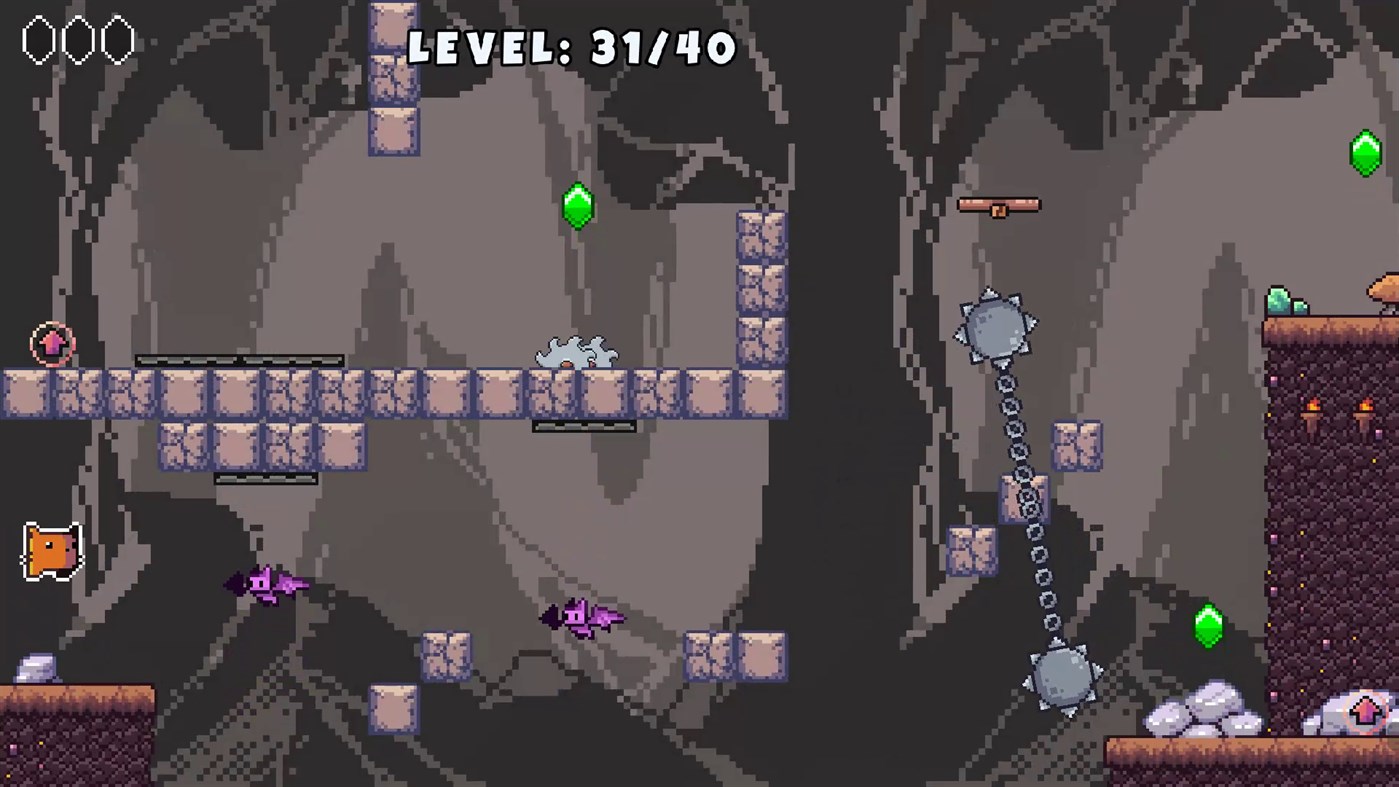Click the green gem in the top-right corner
This screenshot has height=787, width=1399.
[1365, 152]
